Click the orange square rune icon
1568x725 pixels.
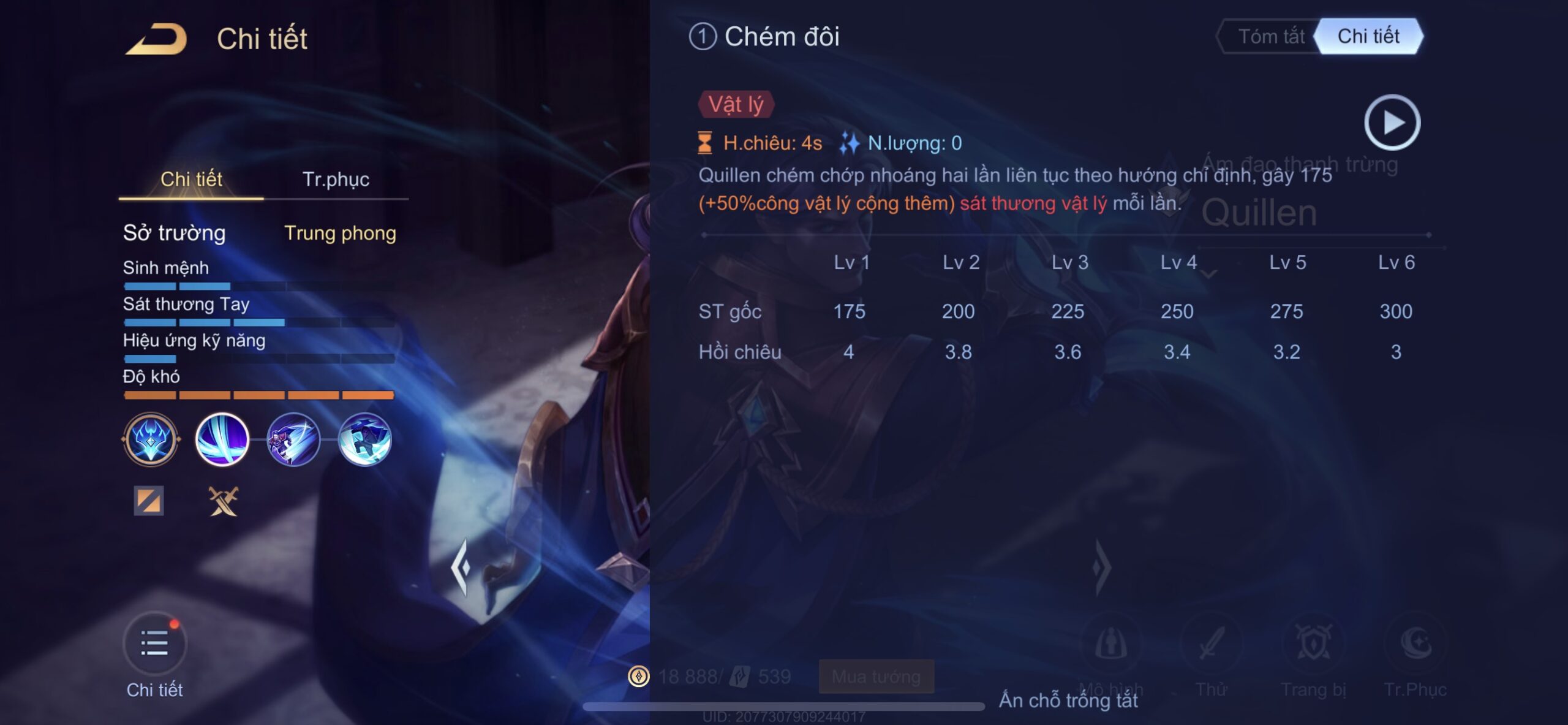coord(149,501)
